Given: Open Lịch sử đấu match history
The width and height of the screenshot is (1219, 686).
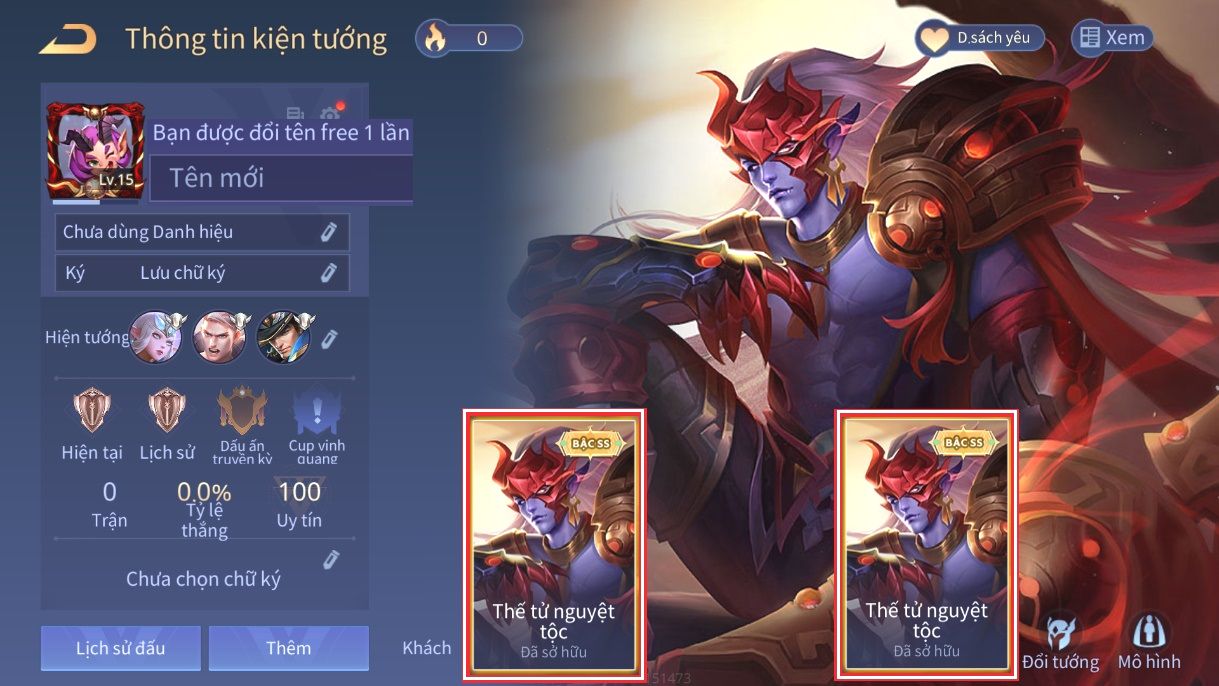Looking at the screenshot, I should point(121,648).
